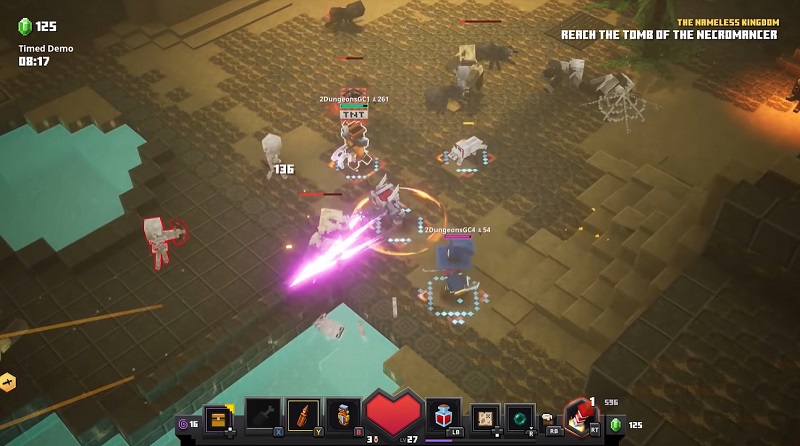Select the firework arrow artifact slot
800x446 pixels.
[303, 415]
